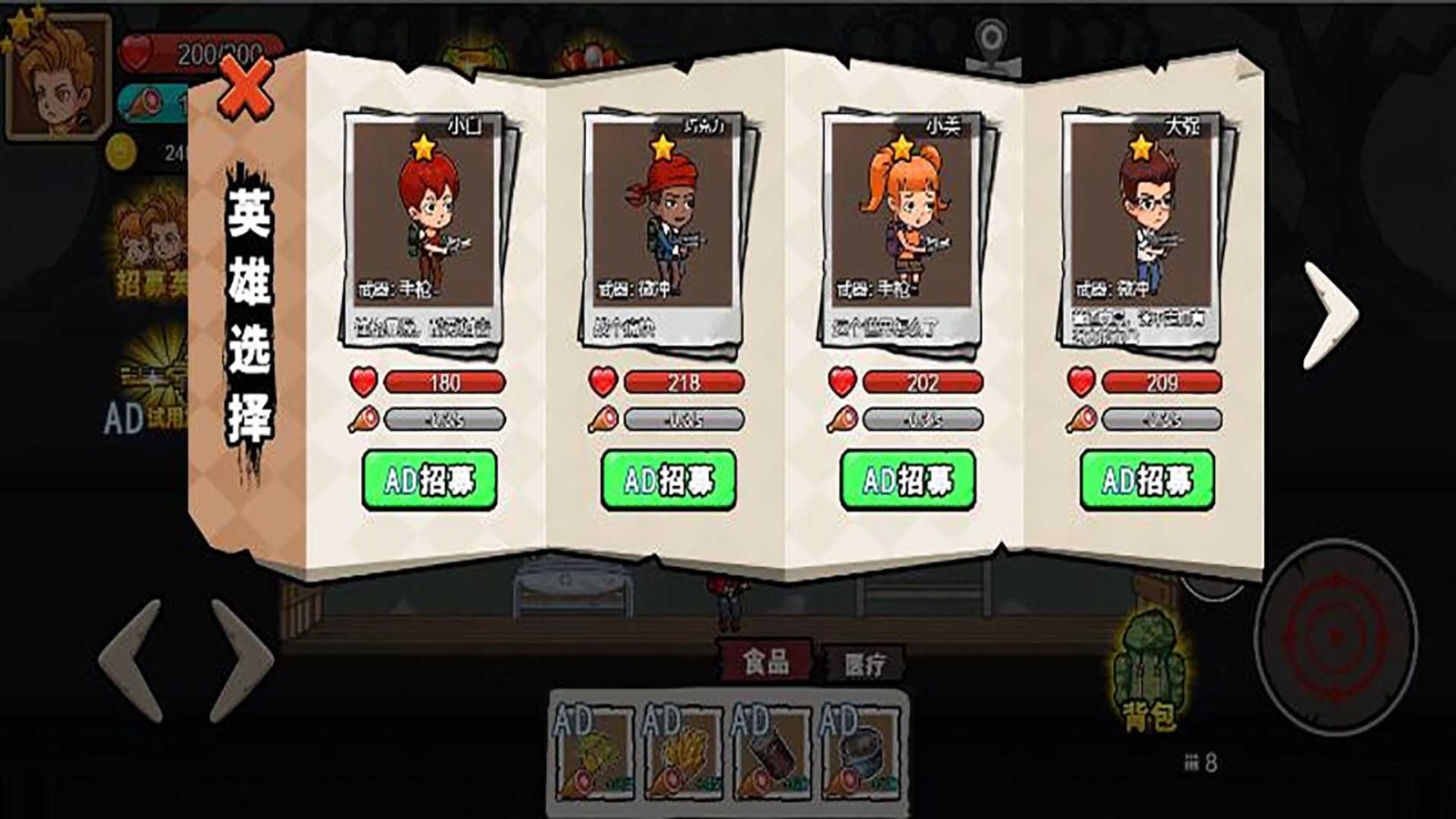Switch to the 食品 food tab

click(765, 662)
